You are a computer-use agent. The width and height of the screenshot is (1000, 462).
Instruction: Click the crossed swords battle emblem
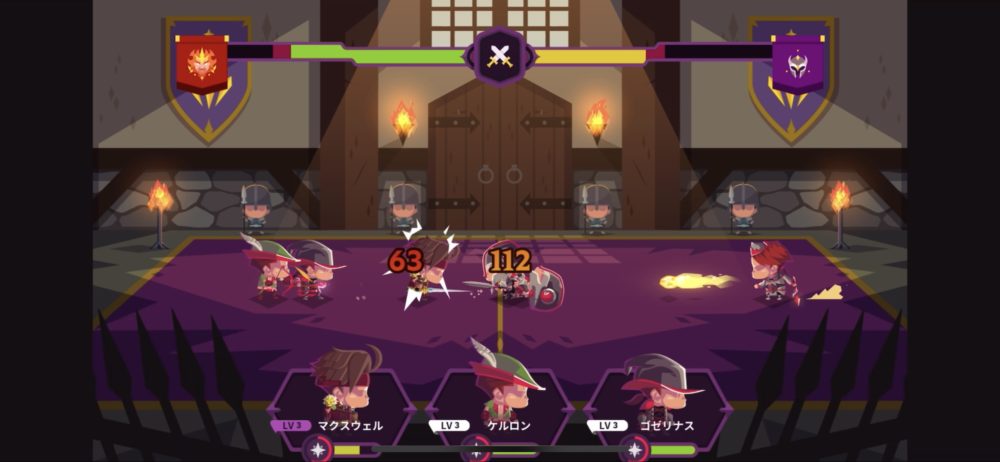(499, 56)
